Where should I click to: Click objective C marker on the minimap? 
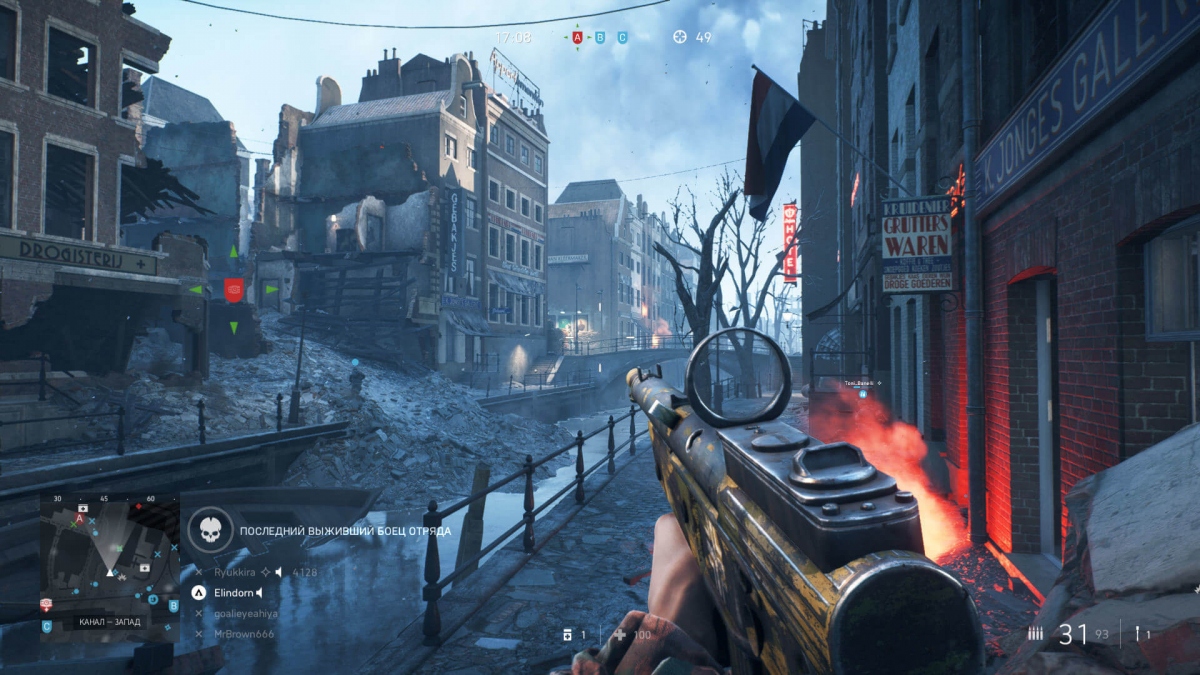pos(47,627)
